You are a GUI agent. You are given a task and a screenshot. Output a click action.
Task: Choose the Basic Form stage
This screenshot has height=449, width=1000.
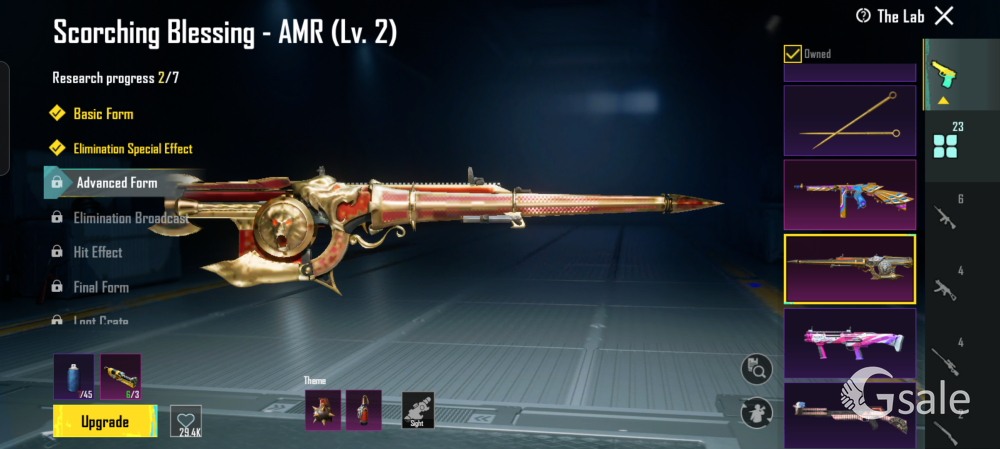click(x=103, y=114)
